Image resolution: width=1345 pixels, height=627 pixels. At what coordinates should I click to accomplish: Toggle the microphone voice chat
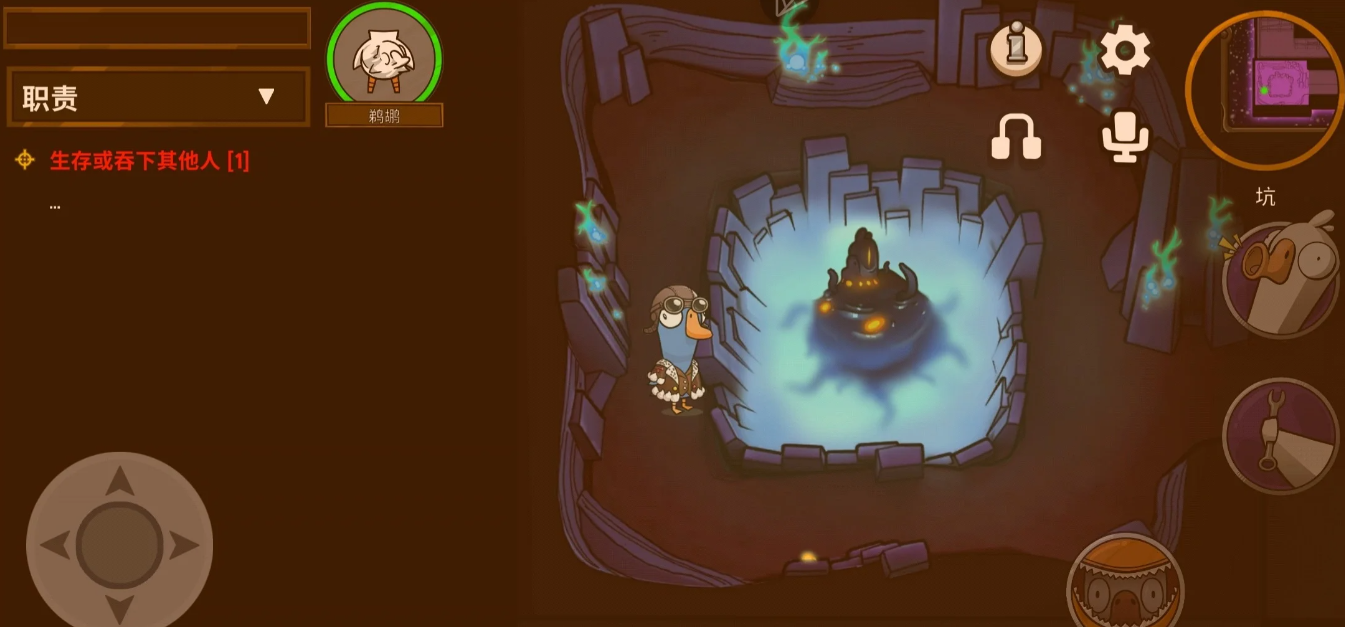(1125, 137)
